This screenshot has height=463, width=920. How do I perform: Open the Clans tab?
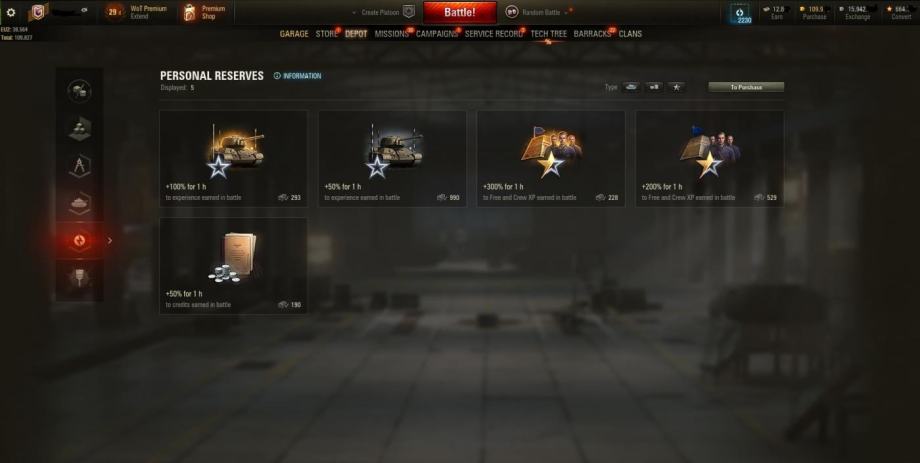pyautogui.click(x=630, y=34)
